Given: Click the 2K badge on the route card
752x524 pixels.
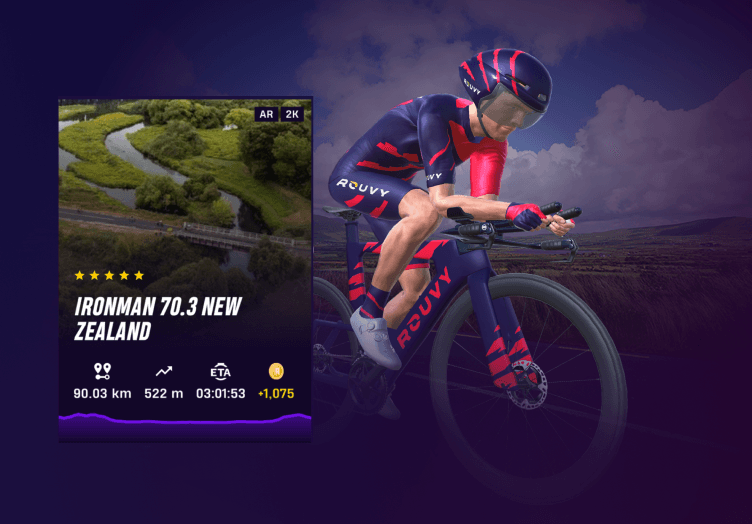Looking at the screenshot, I should 292,114.
